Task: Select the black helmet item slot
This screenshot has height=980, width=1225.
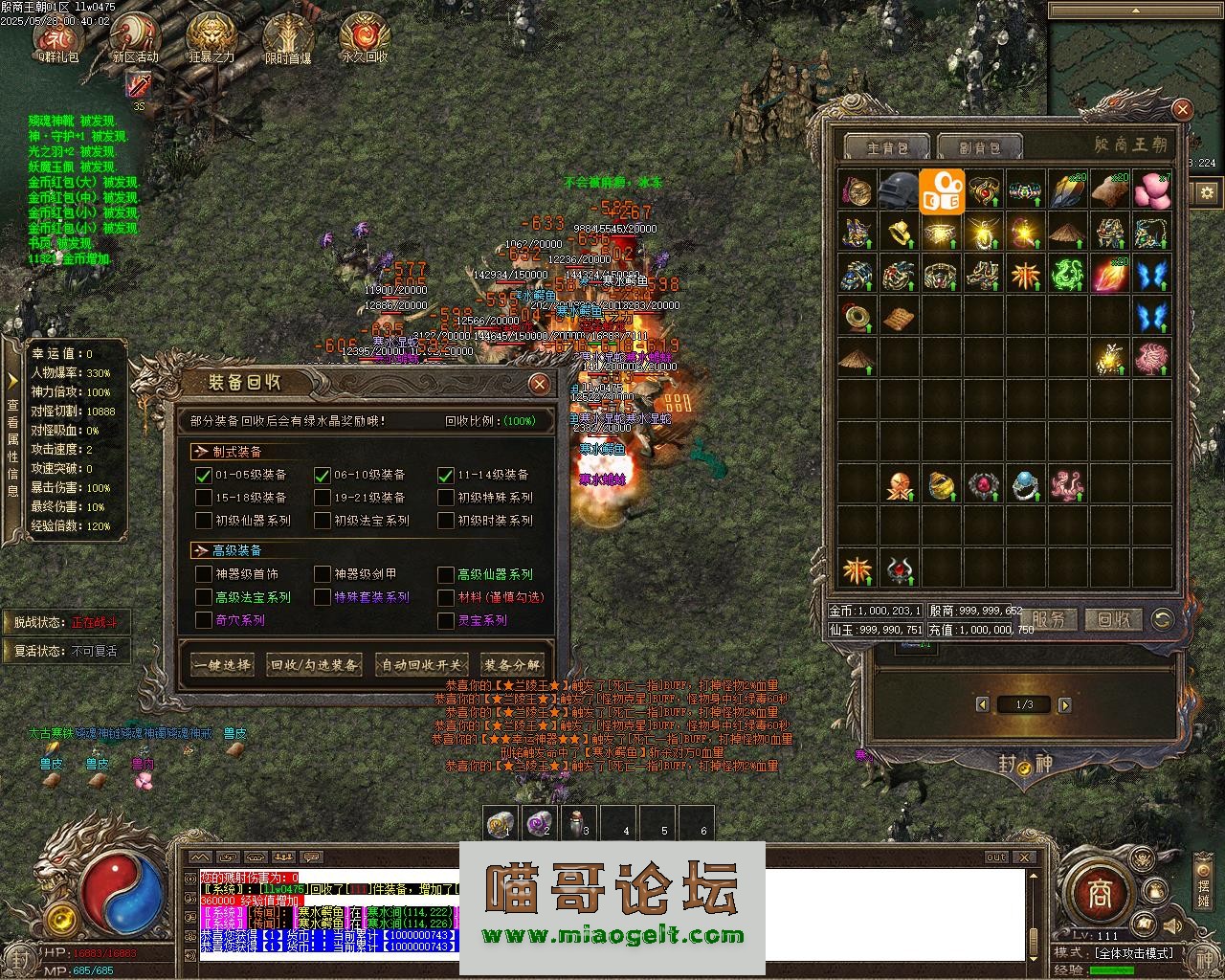Action: tap(899, 189)
